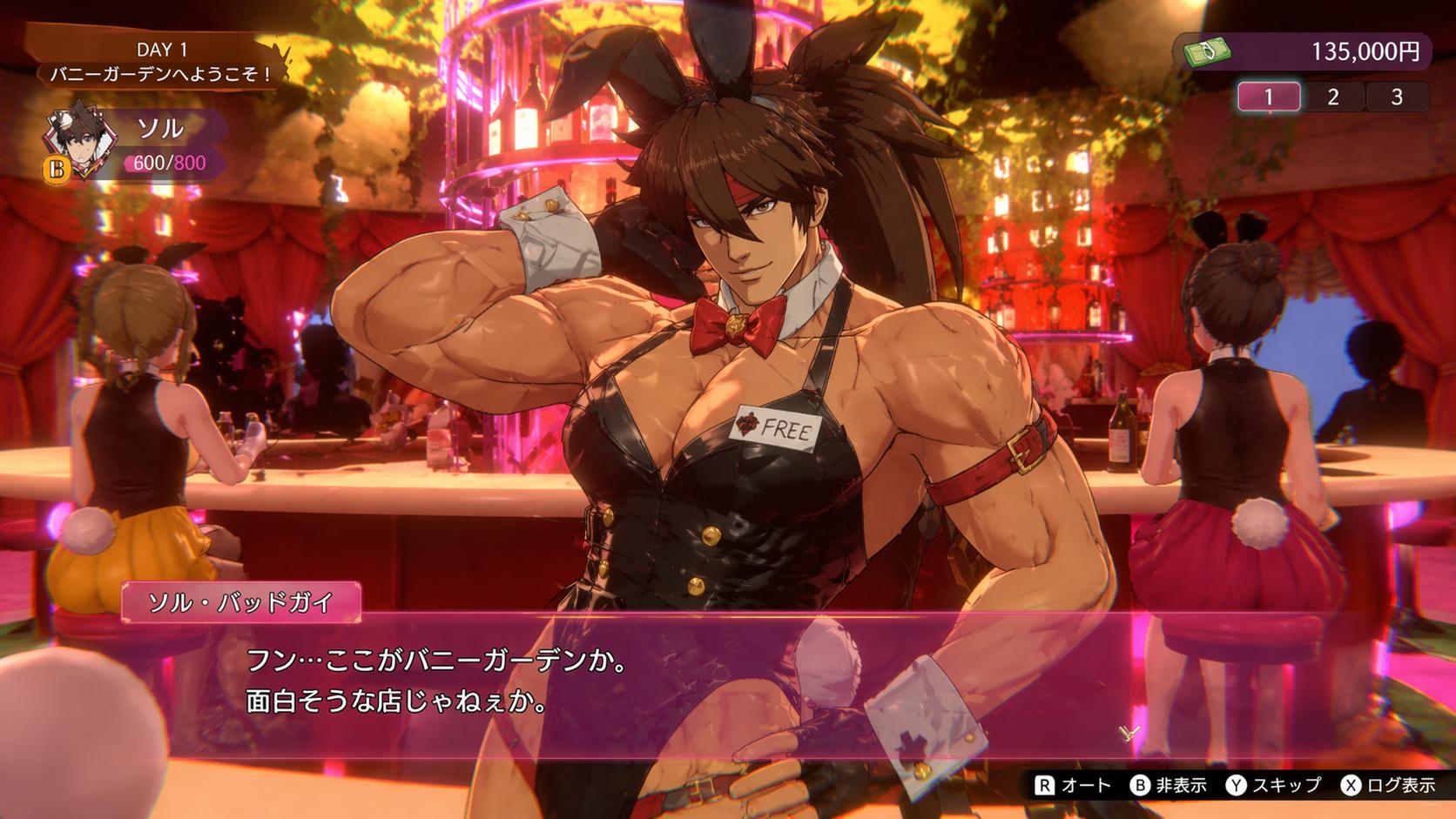Select the highlighted tab numbered 1
Screen dimensions: 1456x819
pyautogui.click(x=1269, y=97)
